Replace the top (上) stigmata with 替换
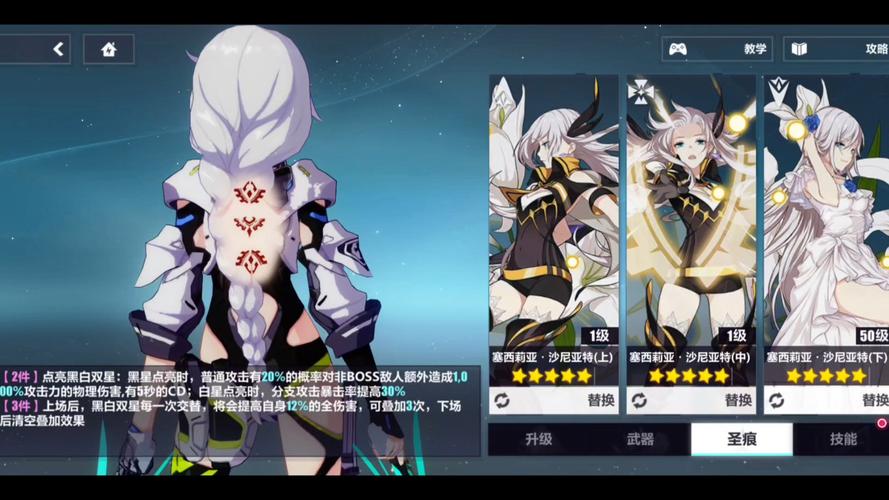Image resolution: width=889 pixels, height=500 pixels. 553,400
